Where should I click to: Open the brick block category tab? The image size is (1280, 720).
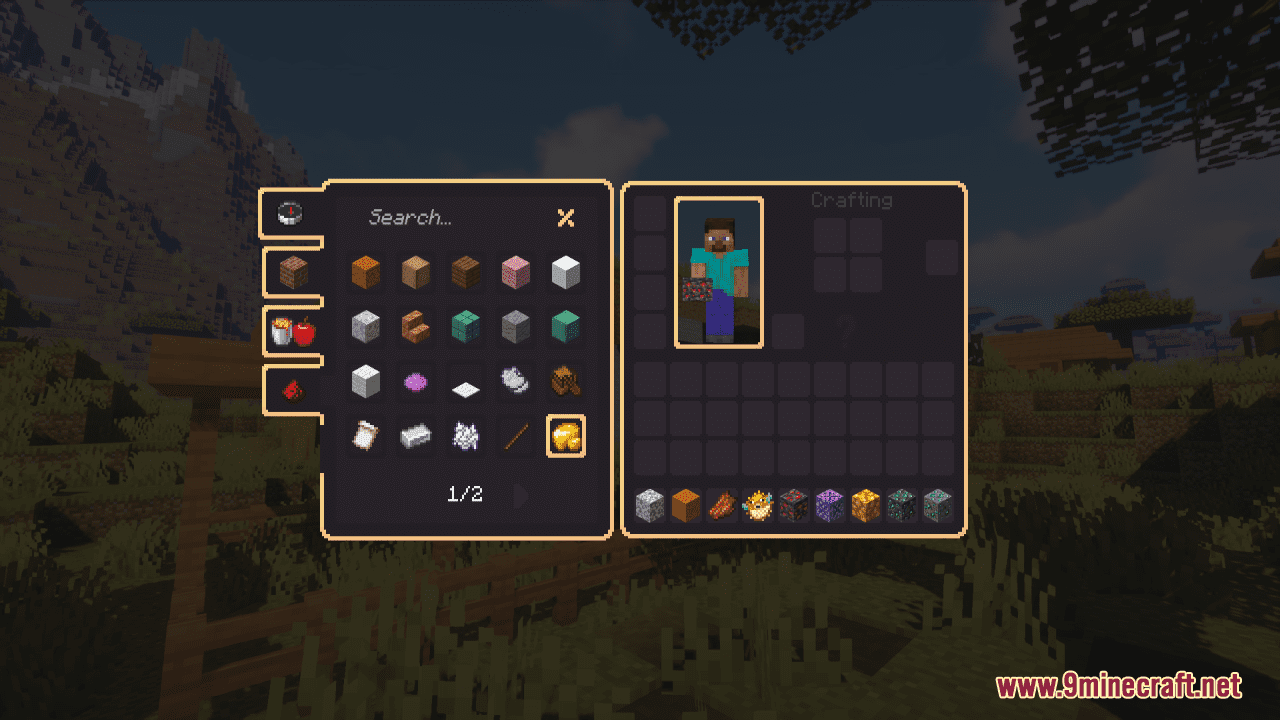(293, 273)
